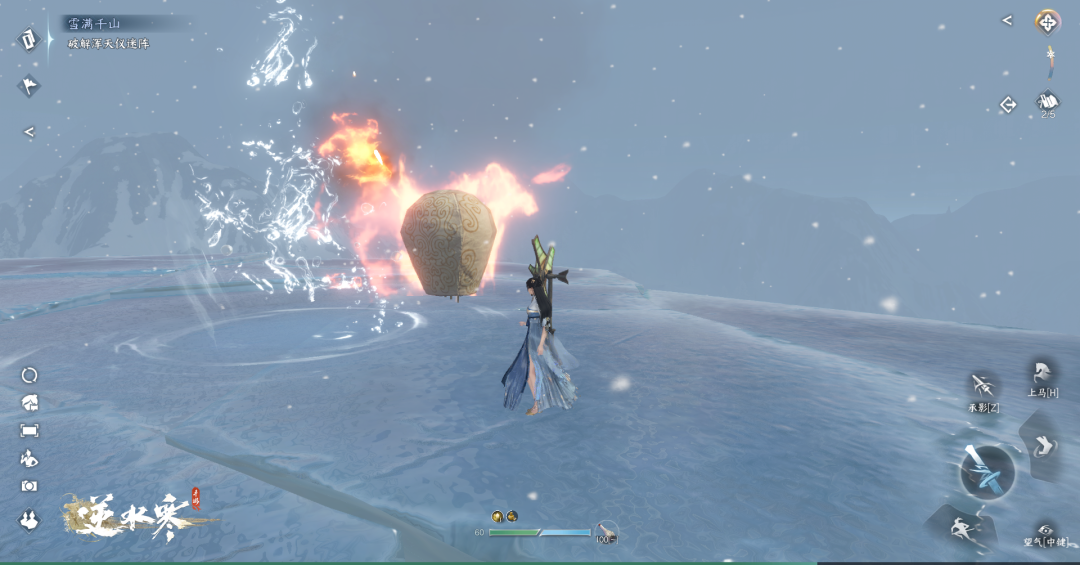Image resolution: width=1080 pixels, height=565 pixels.
Task: Open the flag icon in the left column
Action: click(29, 85)
